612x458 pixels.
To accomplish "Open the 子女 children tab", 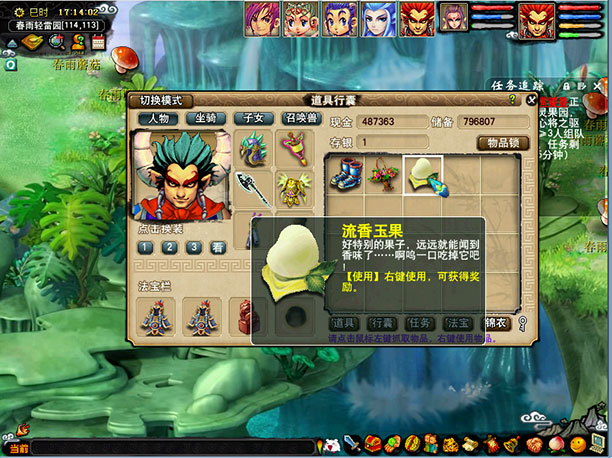I will 253,118.
